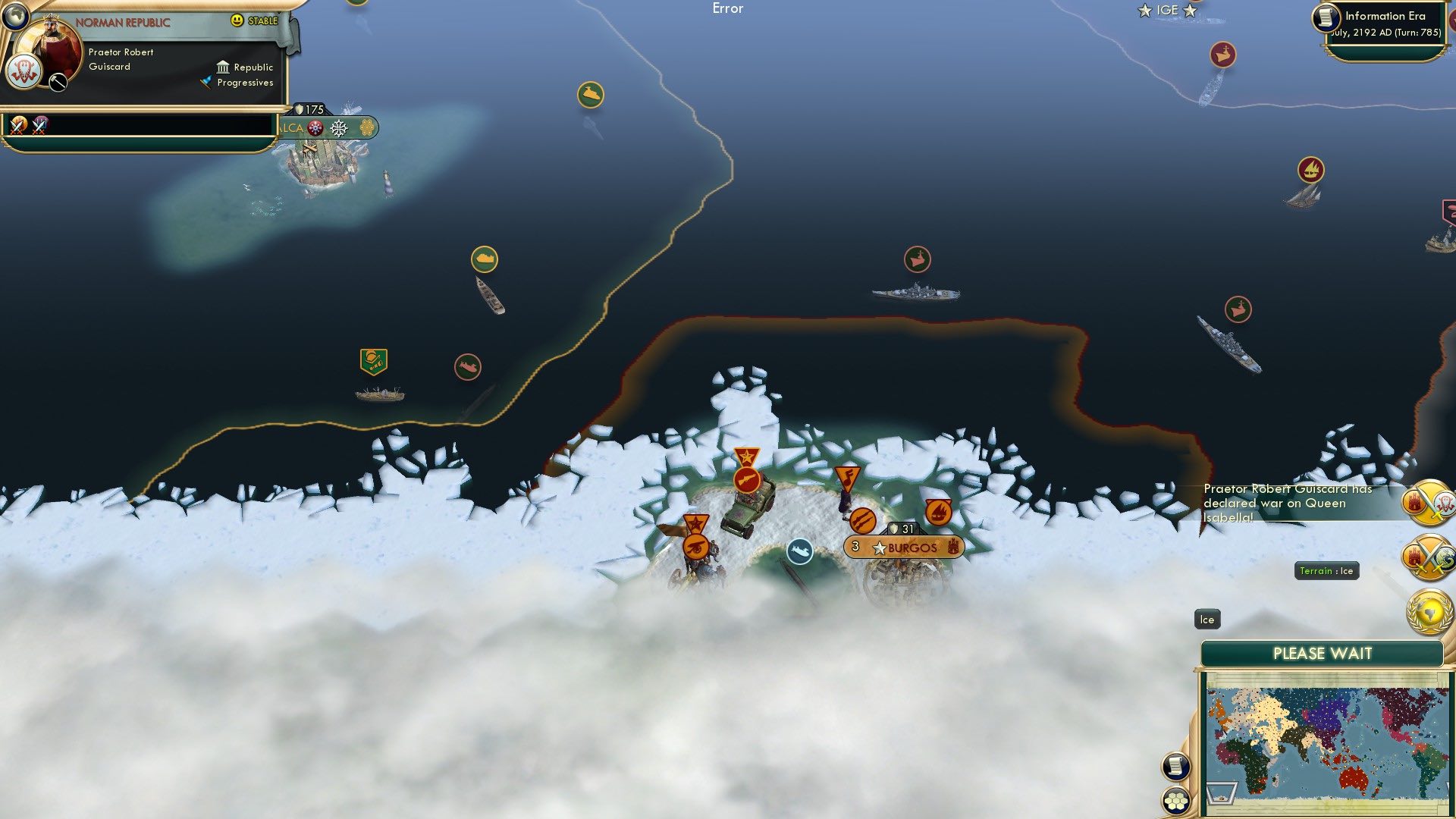Screen dimensions: 1456x819
Task: Click the Error label at top center
Action: tap(727, 9)
